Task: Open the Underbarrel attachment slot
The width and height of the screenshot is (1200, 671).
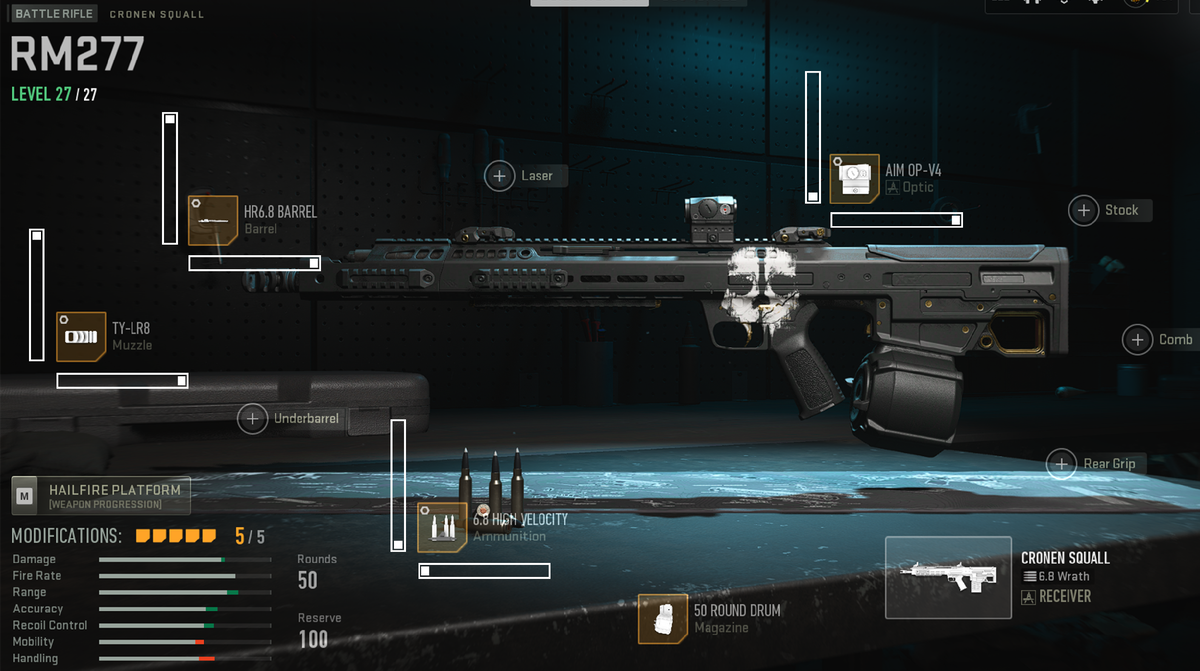Action: 253,419
